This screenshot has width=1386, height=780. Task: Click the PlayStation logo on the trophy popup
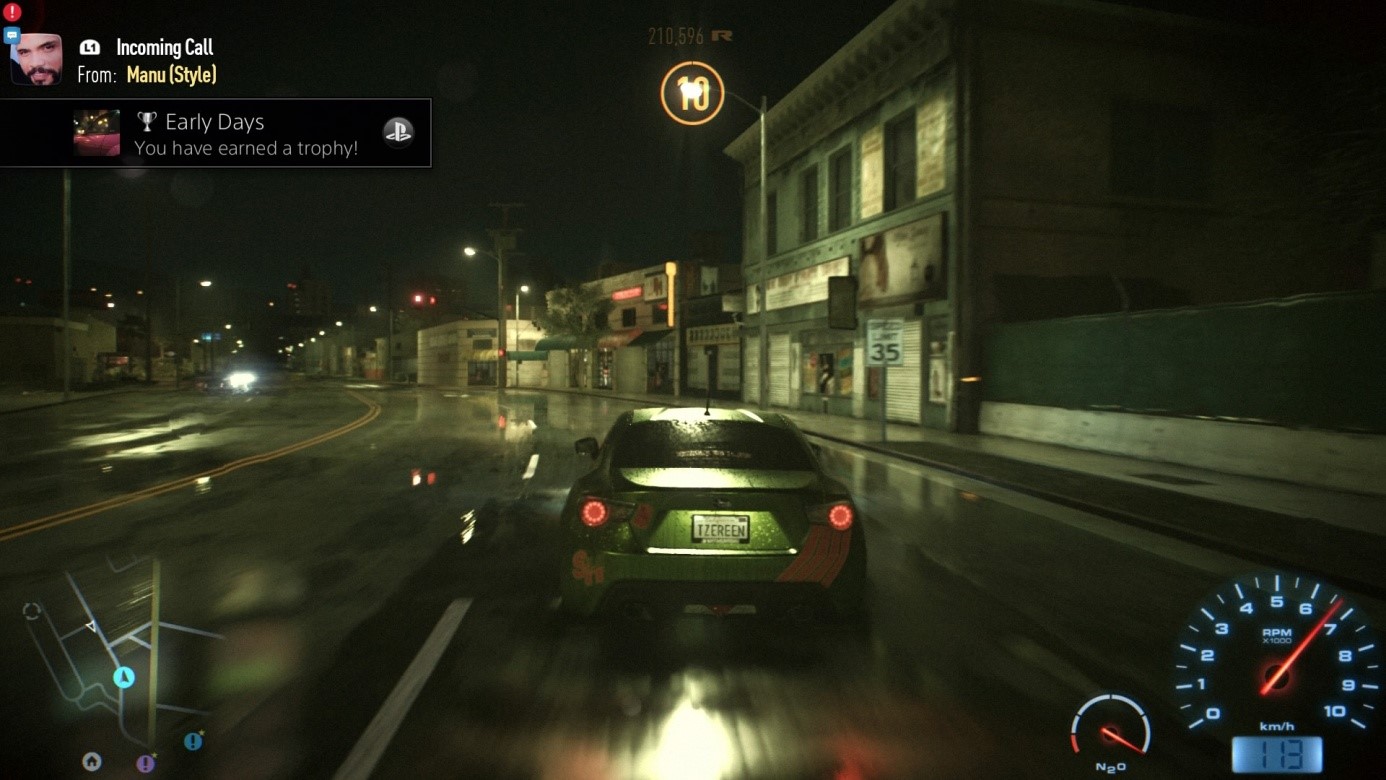pyautogui.click(x=398, y=132)
